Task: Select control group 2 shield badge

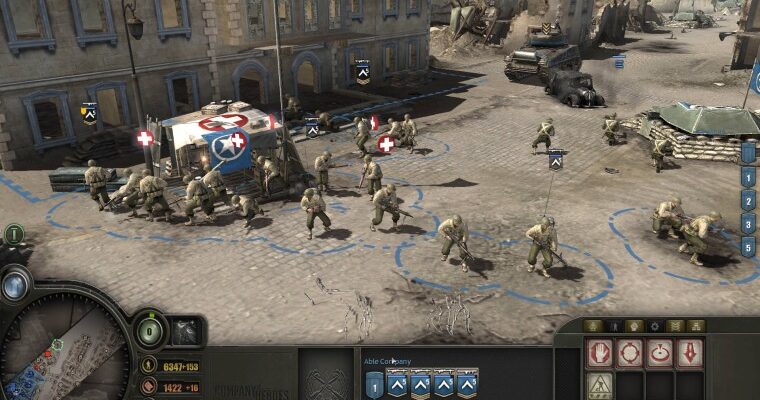Action: (747, 200)
